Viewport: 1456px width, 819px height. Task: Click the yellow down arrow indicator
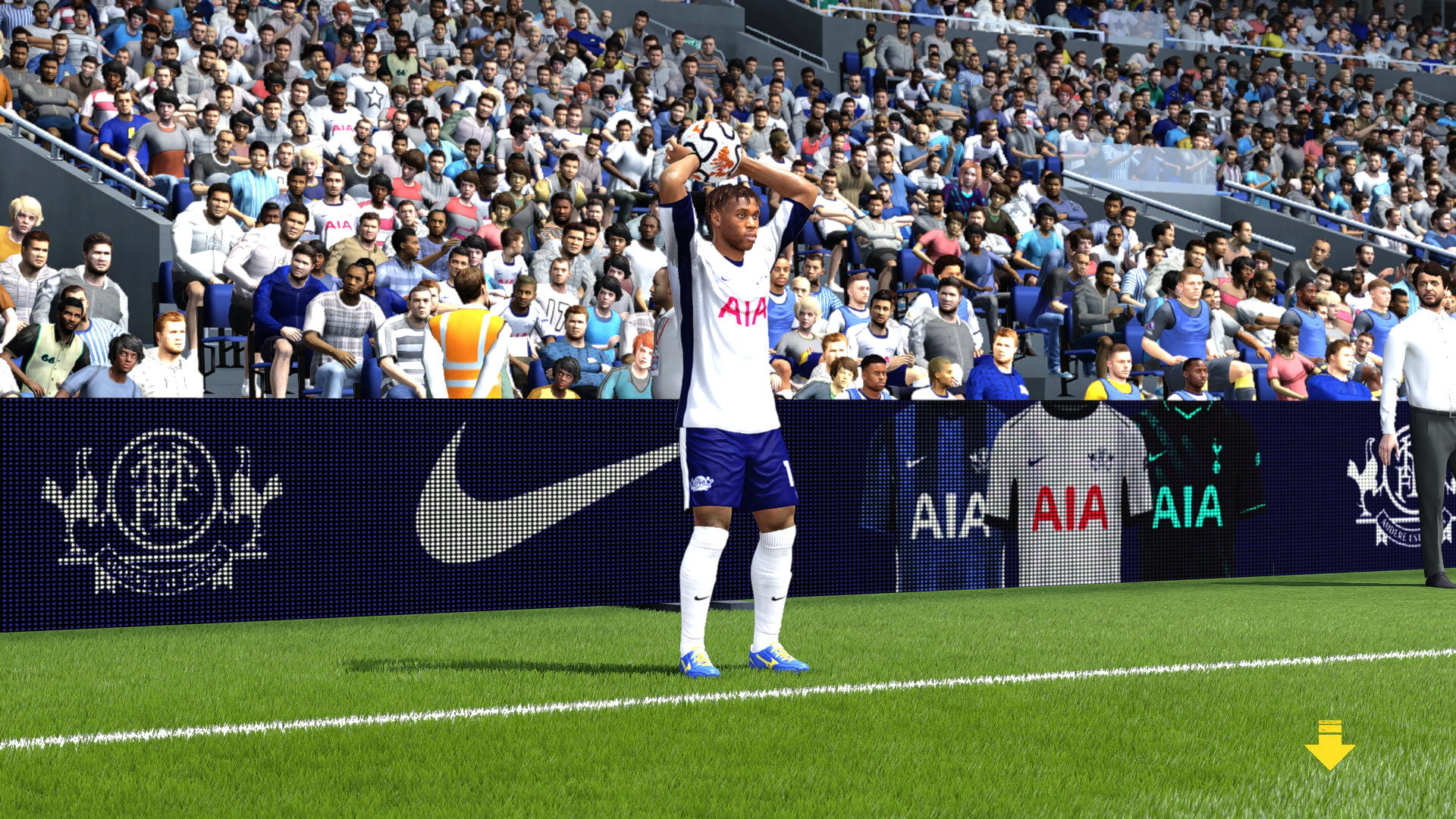pos(1329,747)
